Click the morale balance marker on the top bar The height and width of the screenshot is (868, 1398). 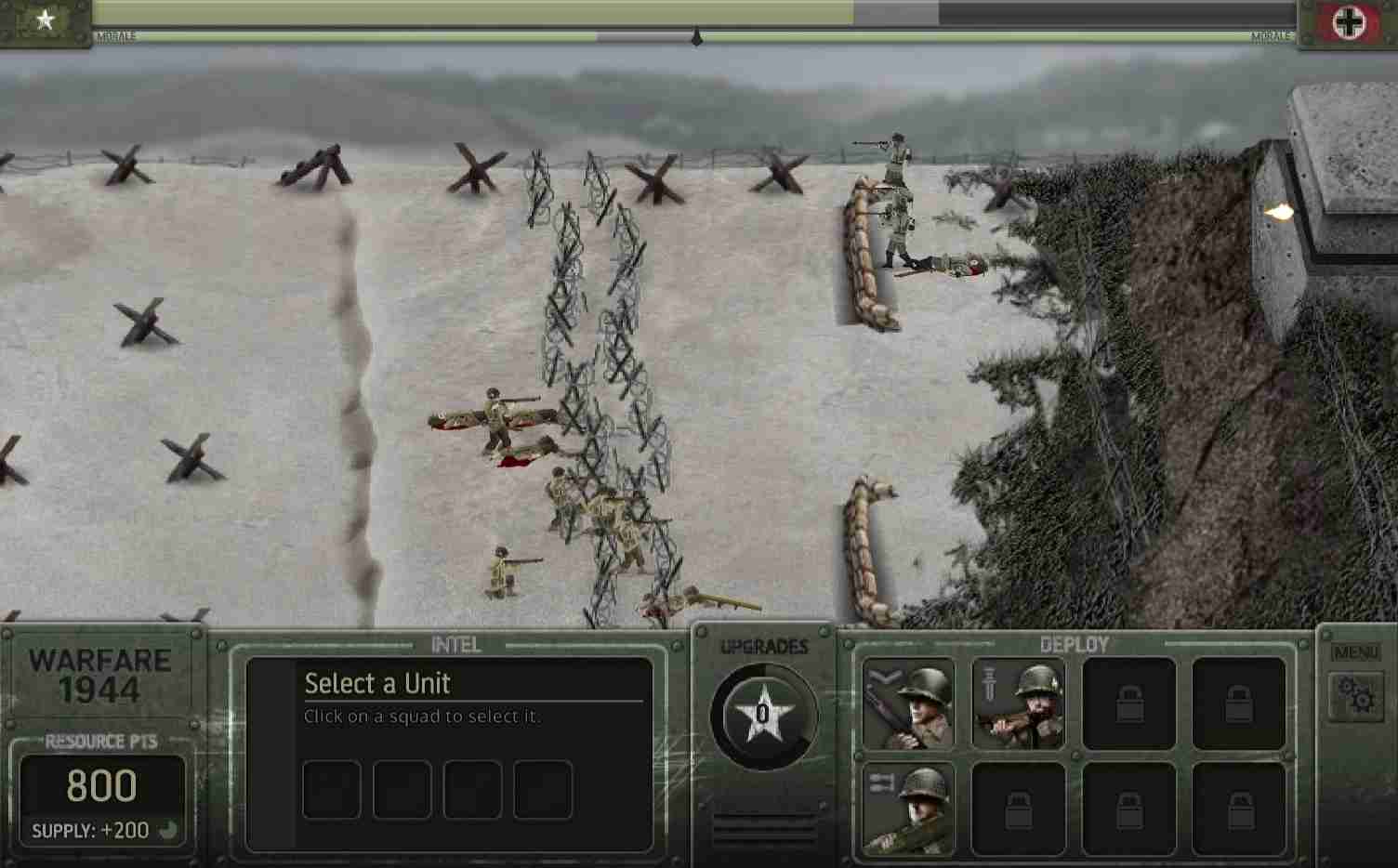coord(694,37)
